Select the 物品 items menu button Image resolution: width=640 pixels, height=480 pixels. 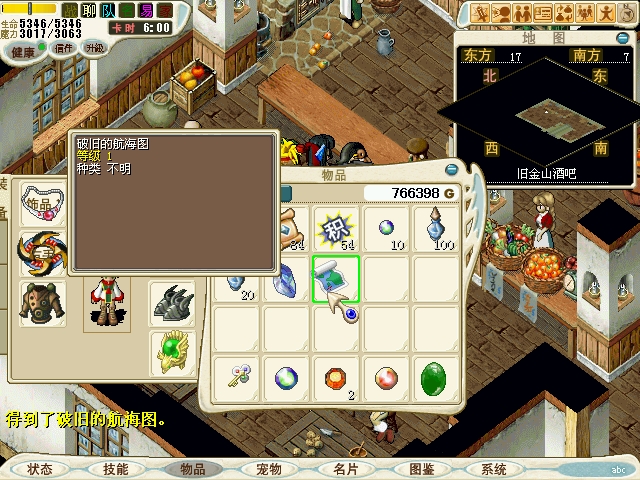[192, 469]
